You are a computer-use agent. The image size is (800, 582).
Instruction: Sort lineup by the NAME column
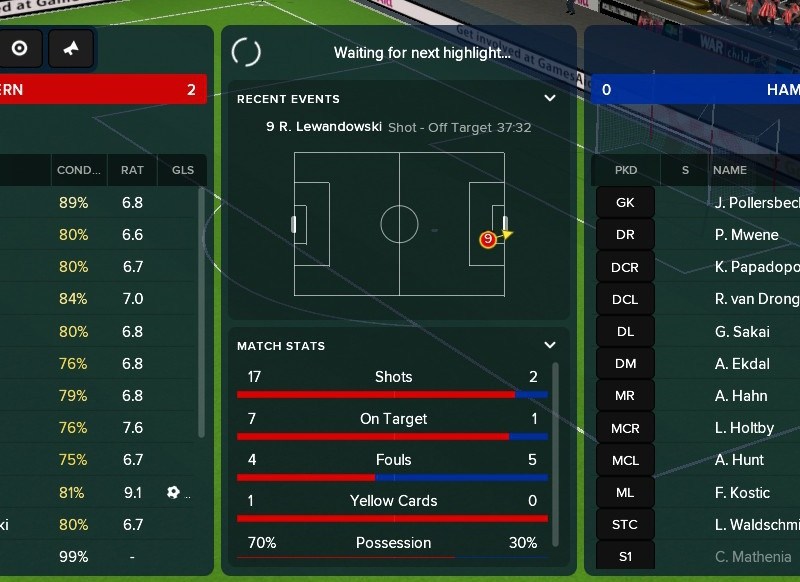[x=730, y=170]
